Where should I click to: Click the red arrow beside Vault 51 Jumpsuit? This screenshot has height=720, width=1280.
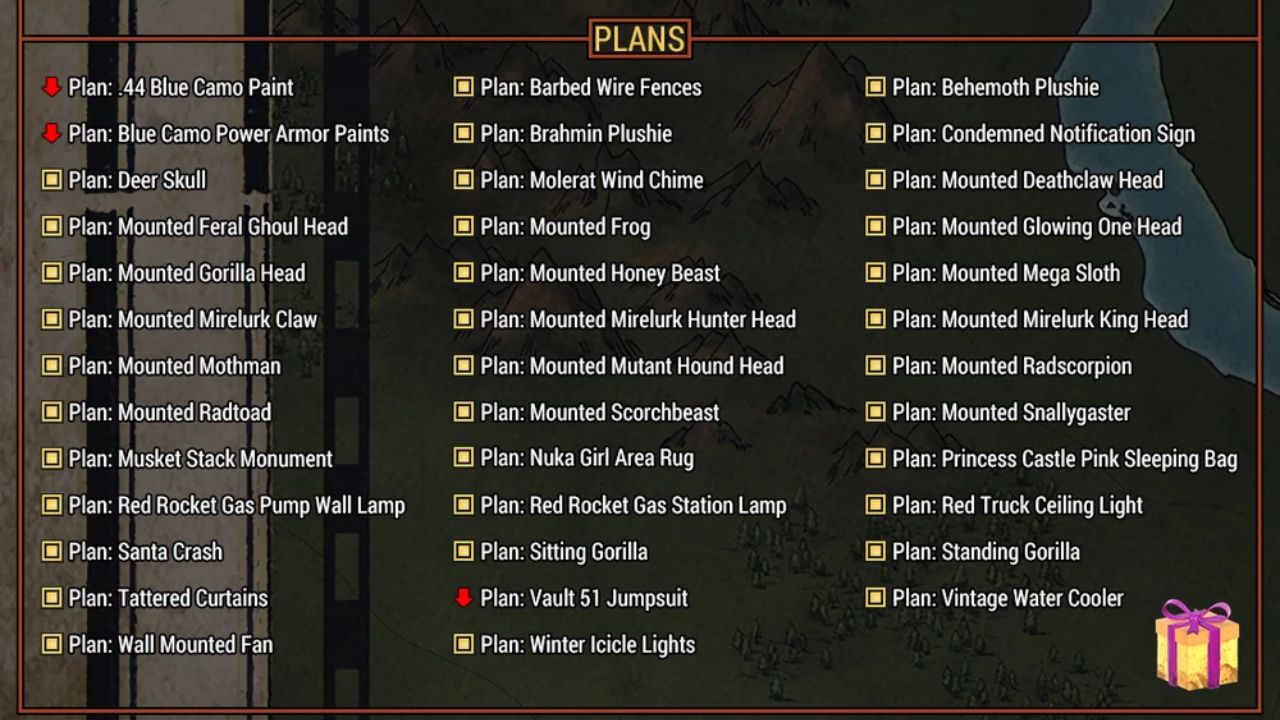(x=463, y=598)
